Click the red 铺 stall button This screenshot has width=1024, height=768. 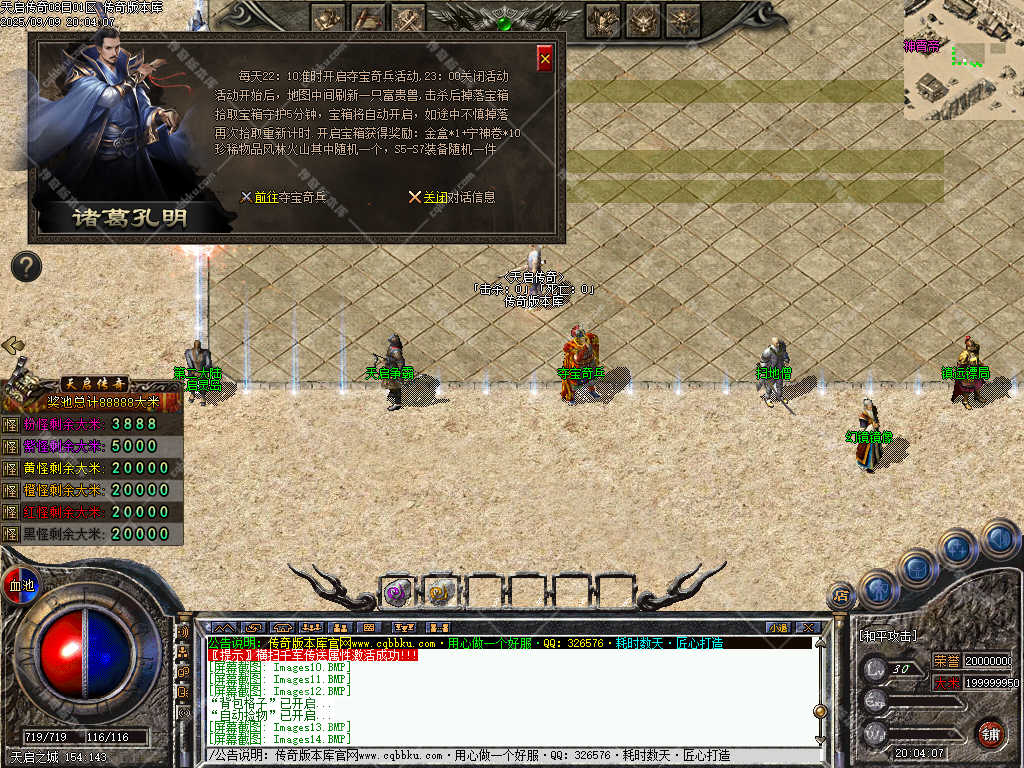pos(990,733)
